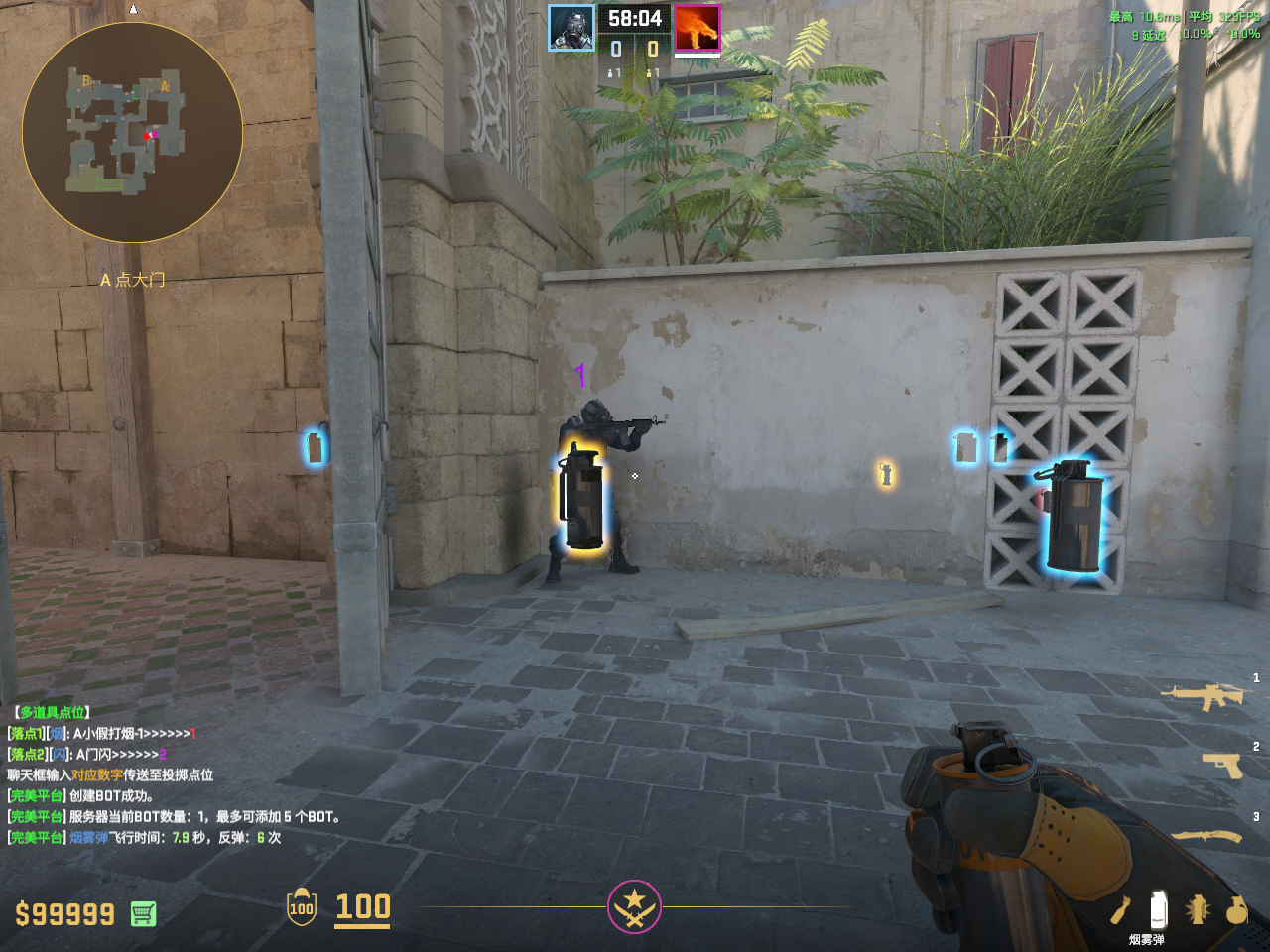Open the buy menu cart icon

point(143,913)
